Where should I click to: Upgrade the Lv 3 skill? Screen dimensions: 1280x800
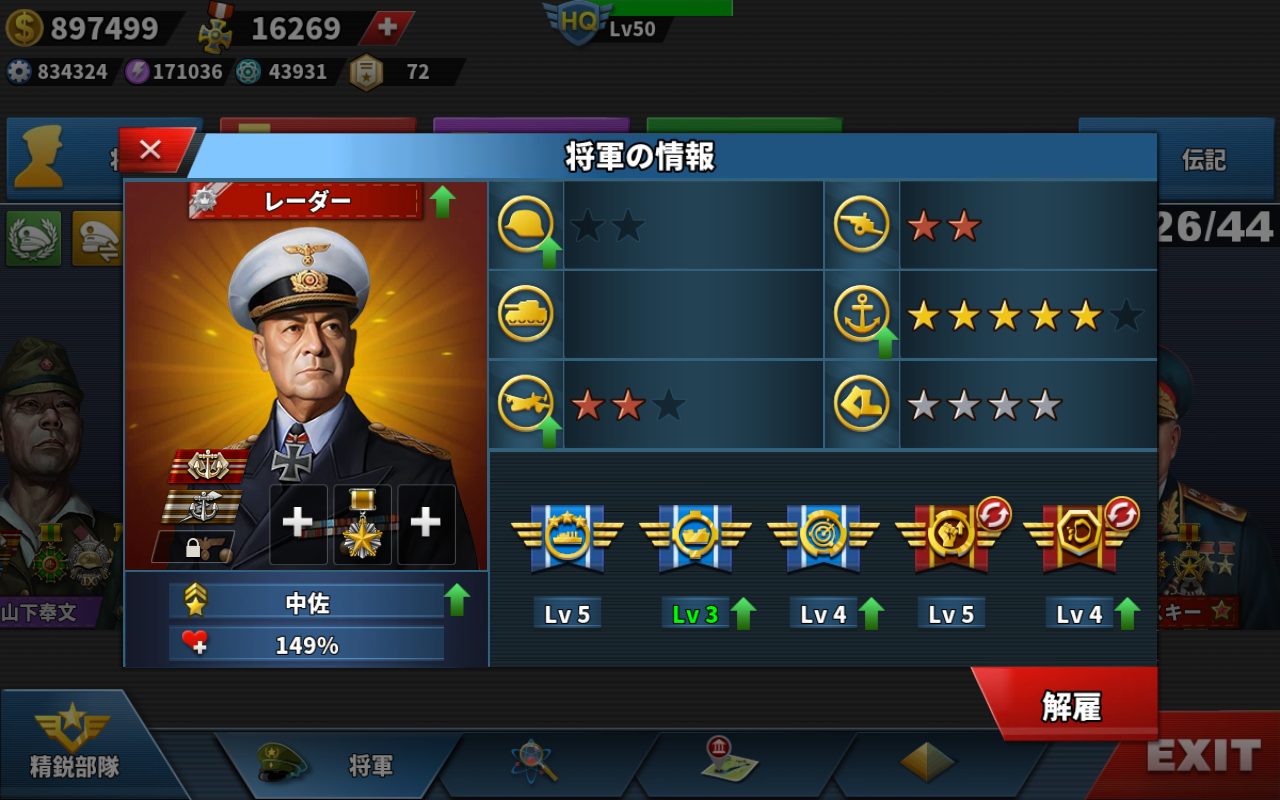pyautogui.click(x=743, y=613)
